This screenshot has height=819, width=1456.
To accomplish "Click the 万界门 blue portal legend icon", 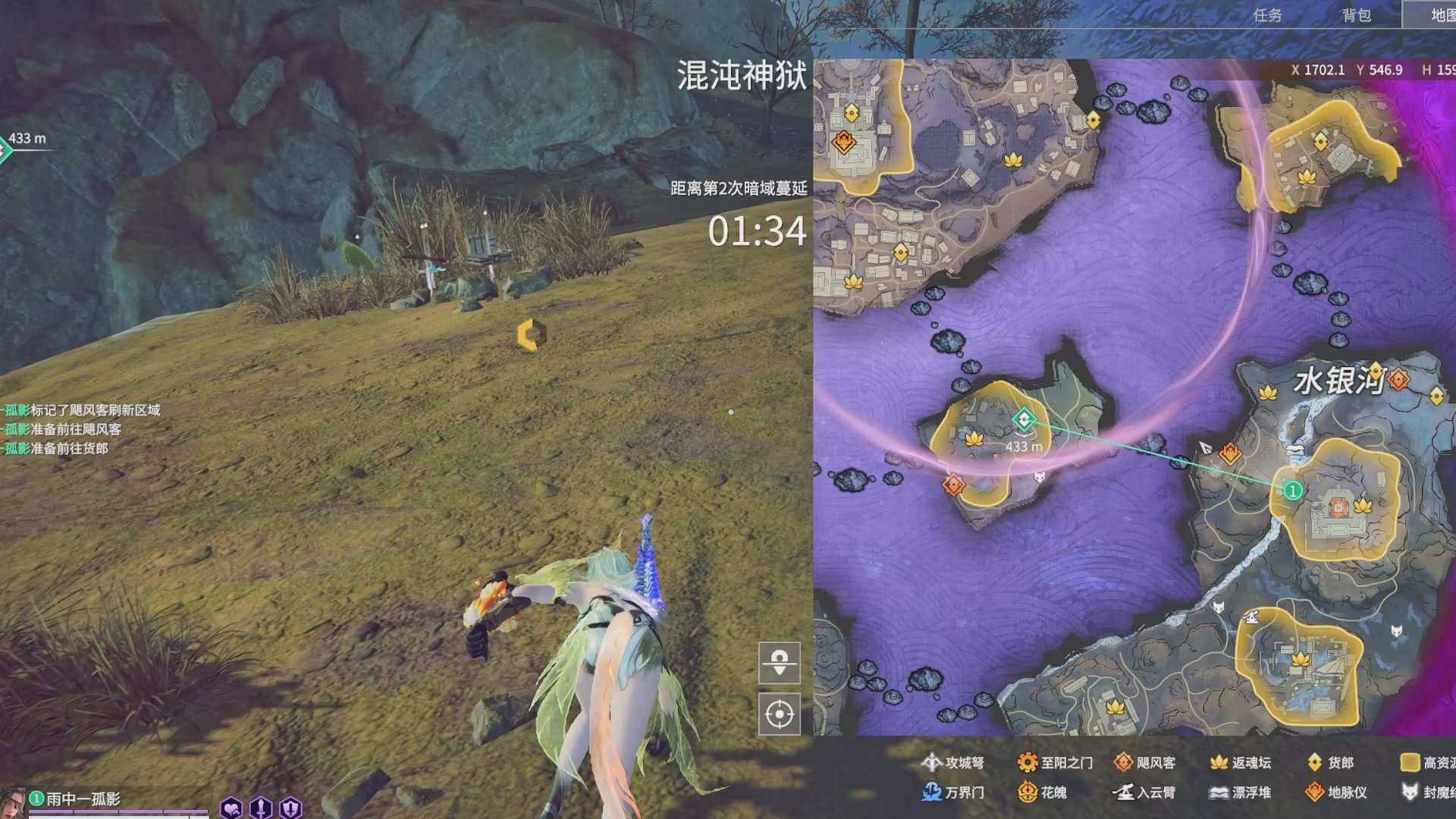I will 931,793.
